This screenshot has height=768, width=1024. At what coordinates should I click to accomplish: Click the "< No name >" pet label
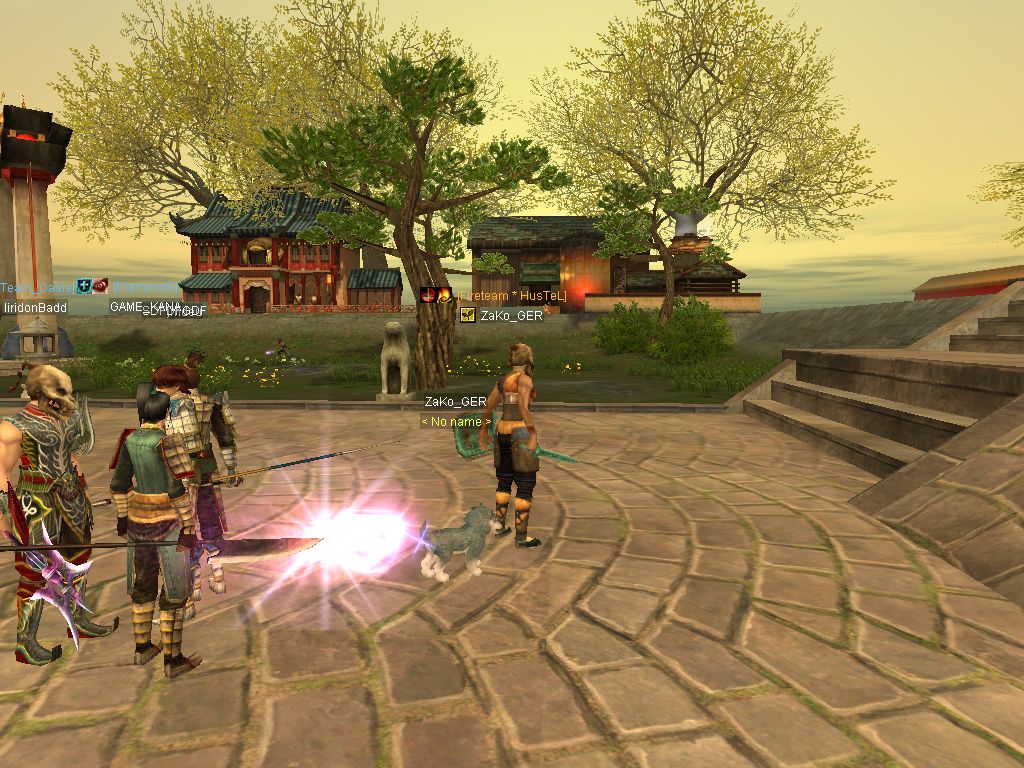pos(456,422)
